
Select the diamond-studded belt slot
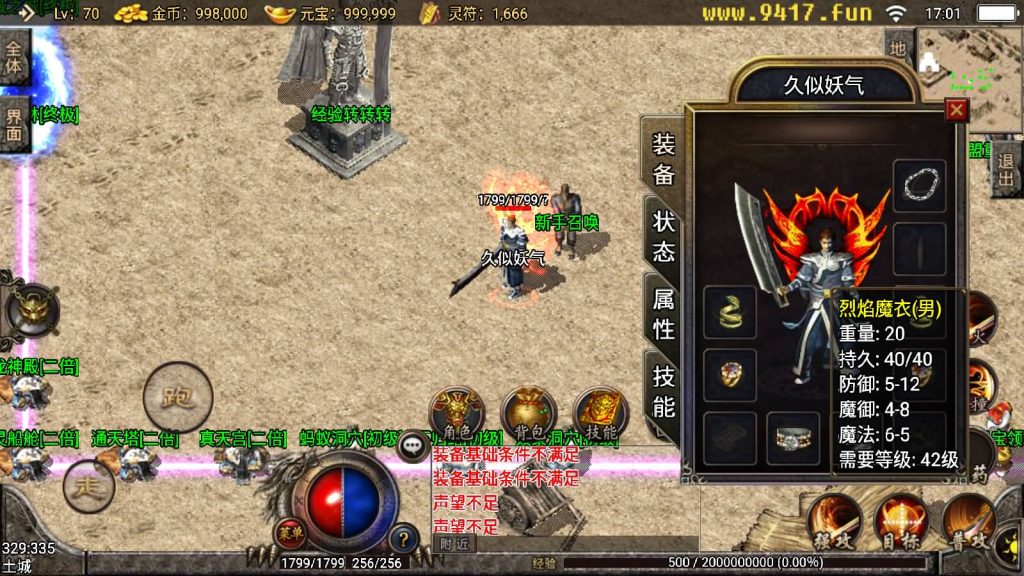point(794,438)
